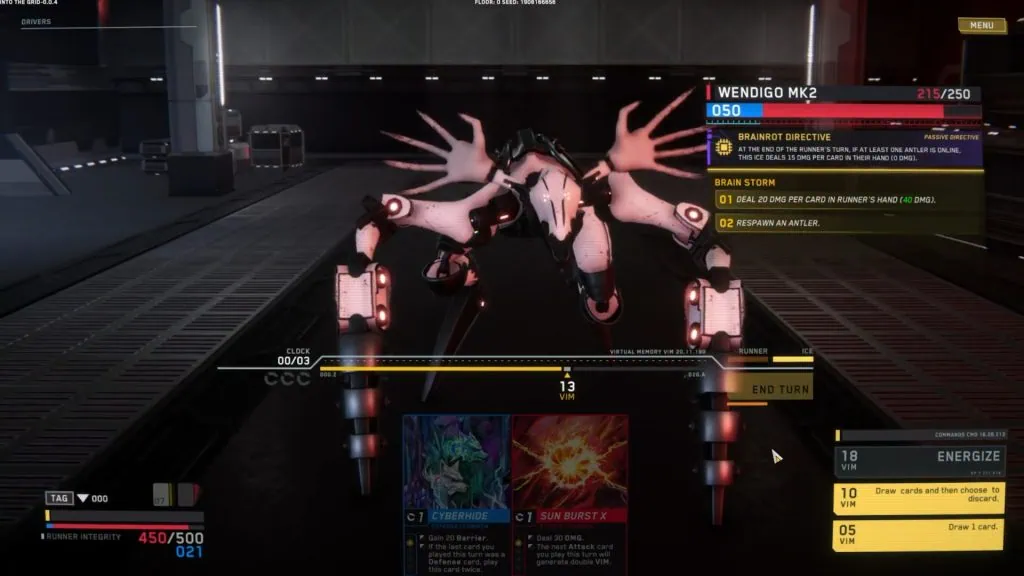The image size is (1024, 576).
Task: Use the 05 VIM Draw 1 card command
Action: 919,534
